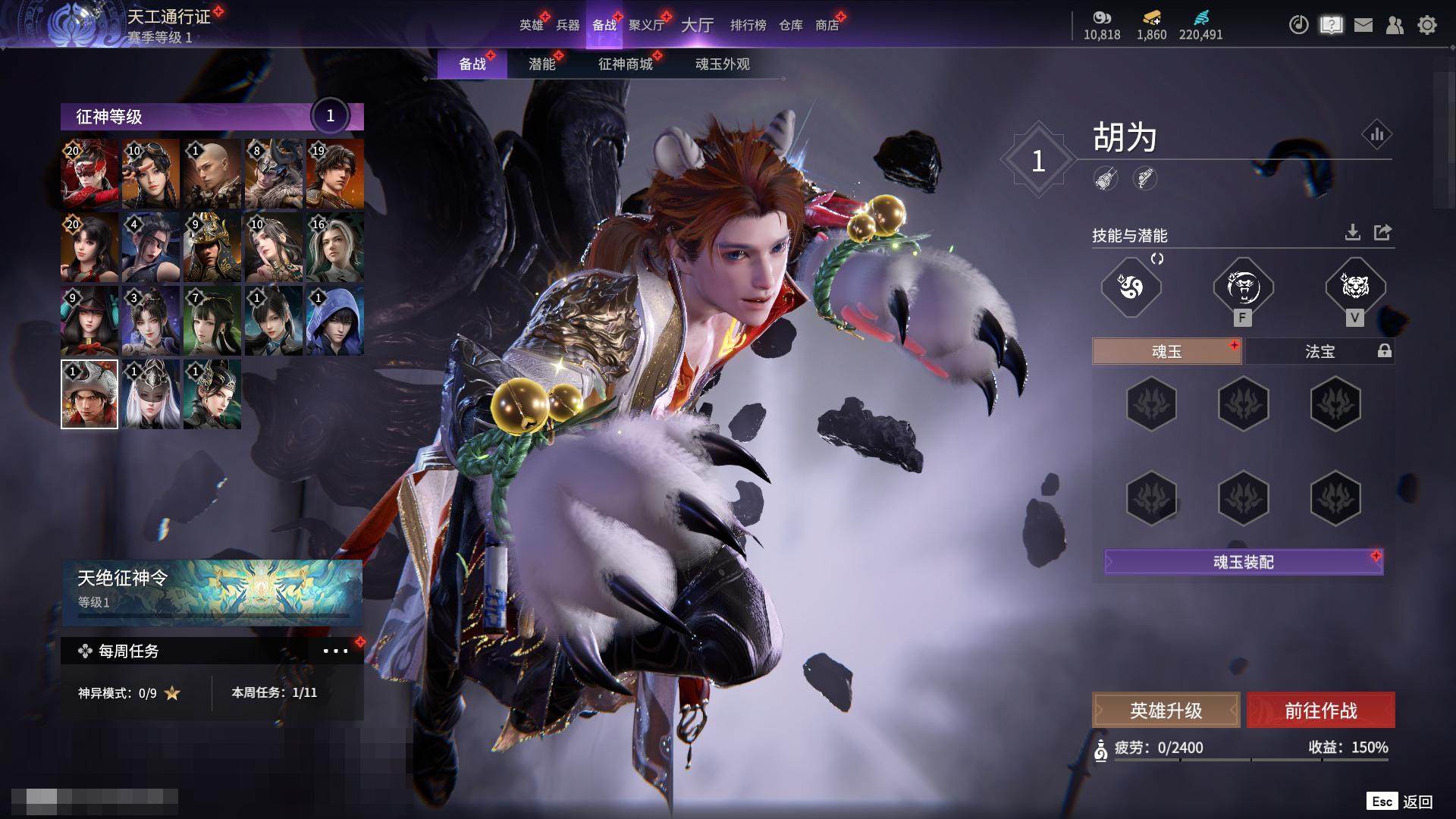The image size is (1456, 819).
Task: Open the 征神商城 tab
Action: pos(625,64)
